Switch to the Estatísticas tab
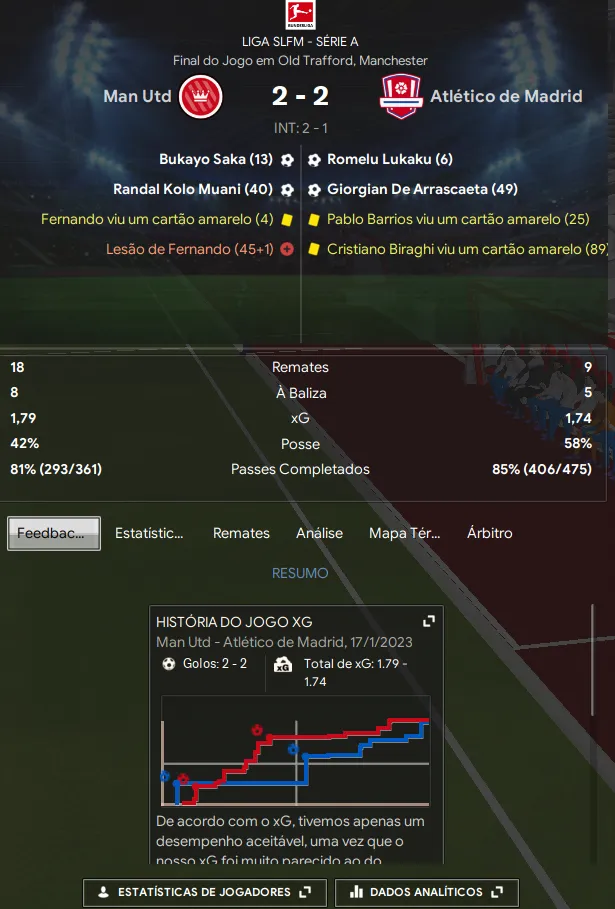Screen dimensions: 615x909 (x=149, y=533)
